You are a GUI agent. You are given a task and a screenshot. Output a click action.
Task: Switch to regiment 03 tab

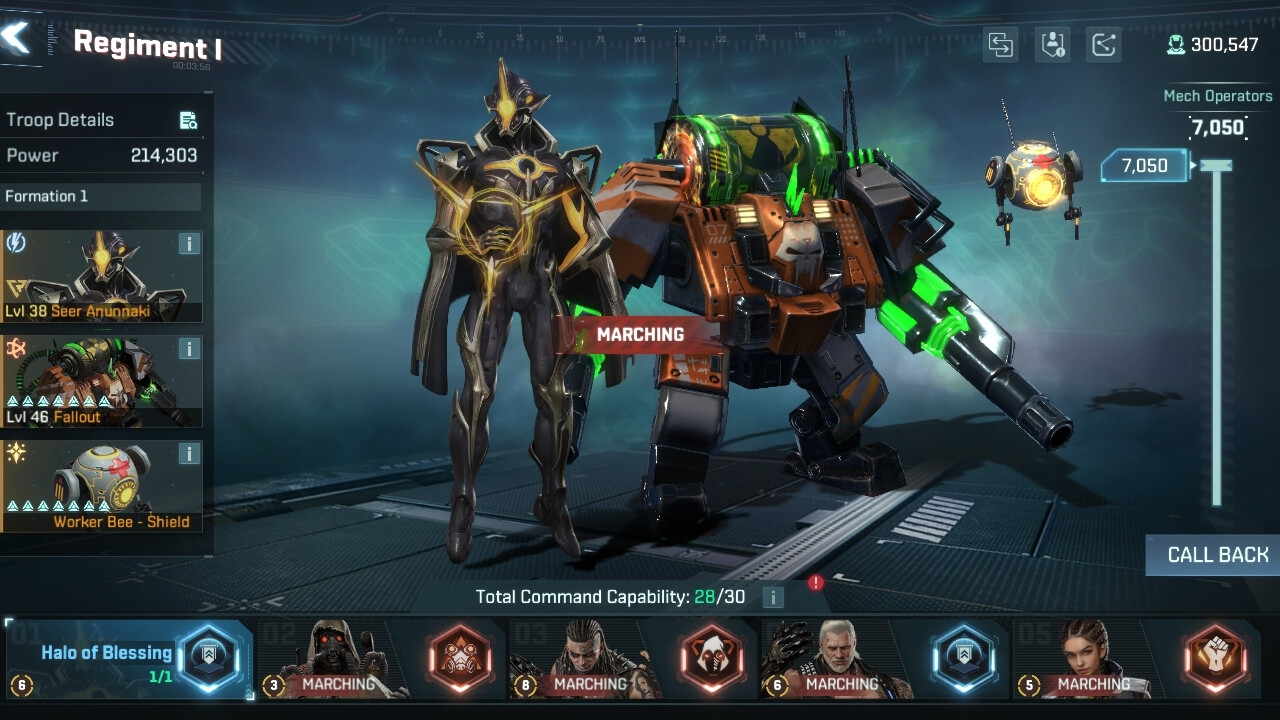click(634, 660)
